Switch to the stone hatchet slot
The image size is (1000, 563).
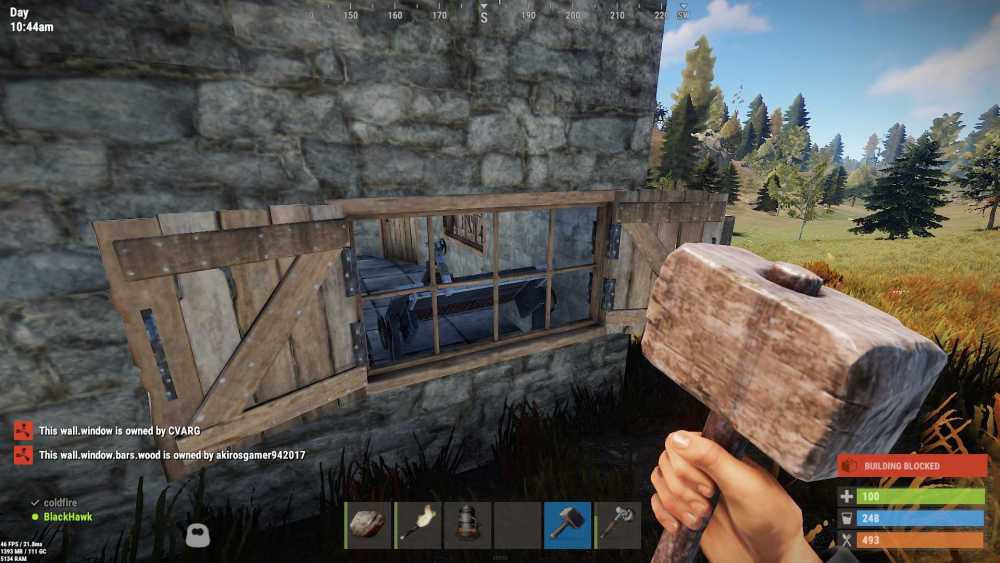(x=617, y=525)
